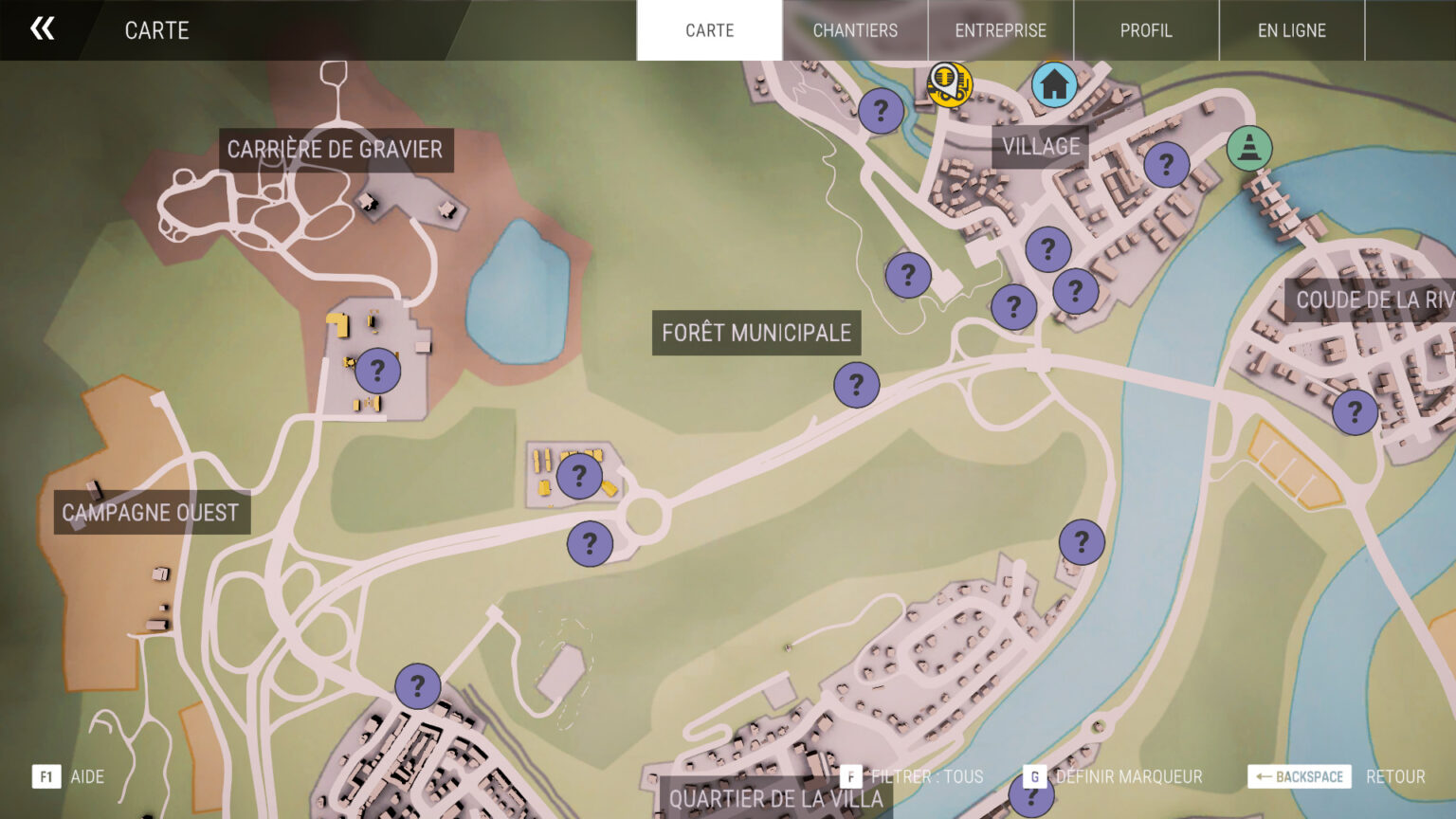1456x819 pixels.
Task: Click DÉFINIR MARQUEUR to set a marker
Action: point(1128,776)
